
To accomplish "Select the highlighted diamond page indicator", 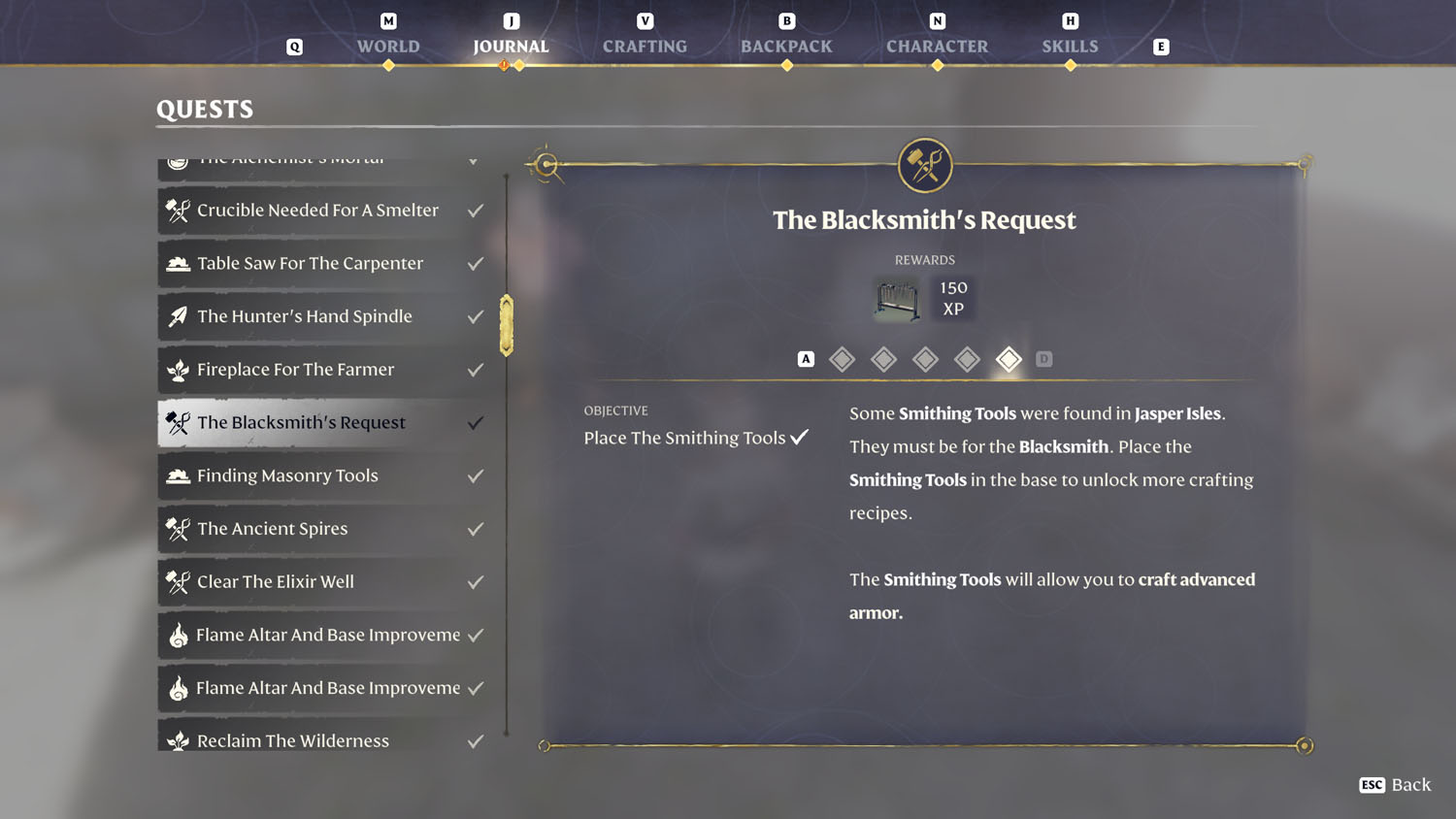I will (1009, 359).
